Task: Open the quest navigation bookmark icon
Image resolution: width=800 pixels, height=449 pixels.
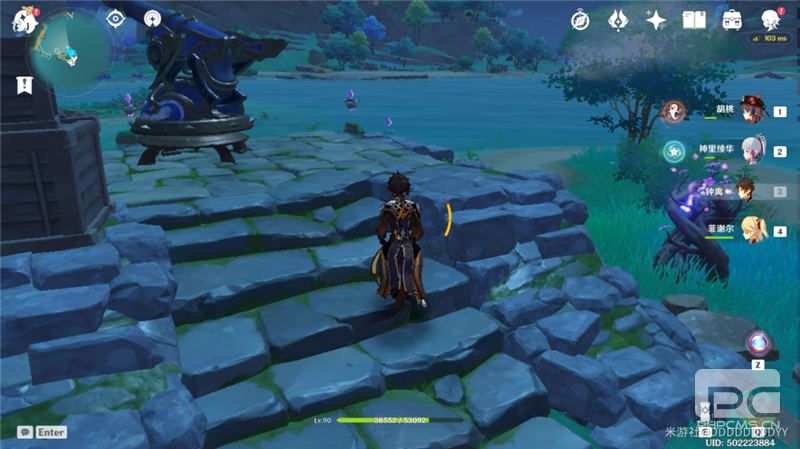Action: click(x=20, y=85)
